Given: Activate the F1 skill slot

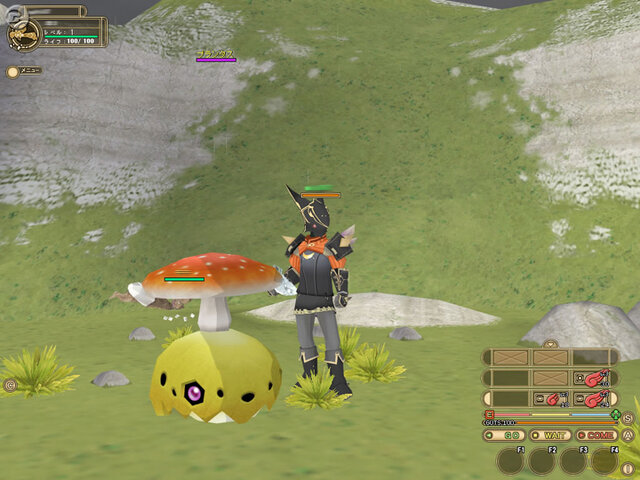Looking at the screenshot, I should coord(511,461).
